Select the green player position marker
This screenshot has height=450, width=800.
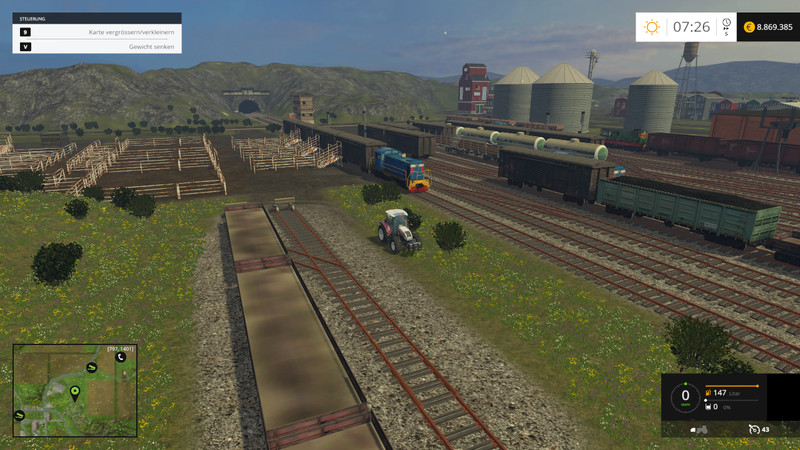(x=74, y=392)
